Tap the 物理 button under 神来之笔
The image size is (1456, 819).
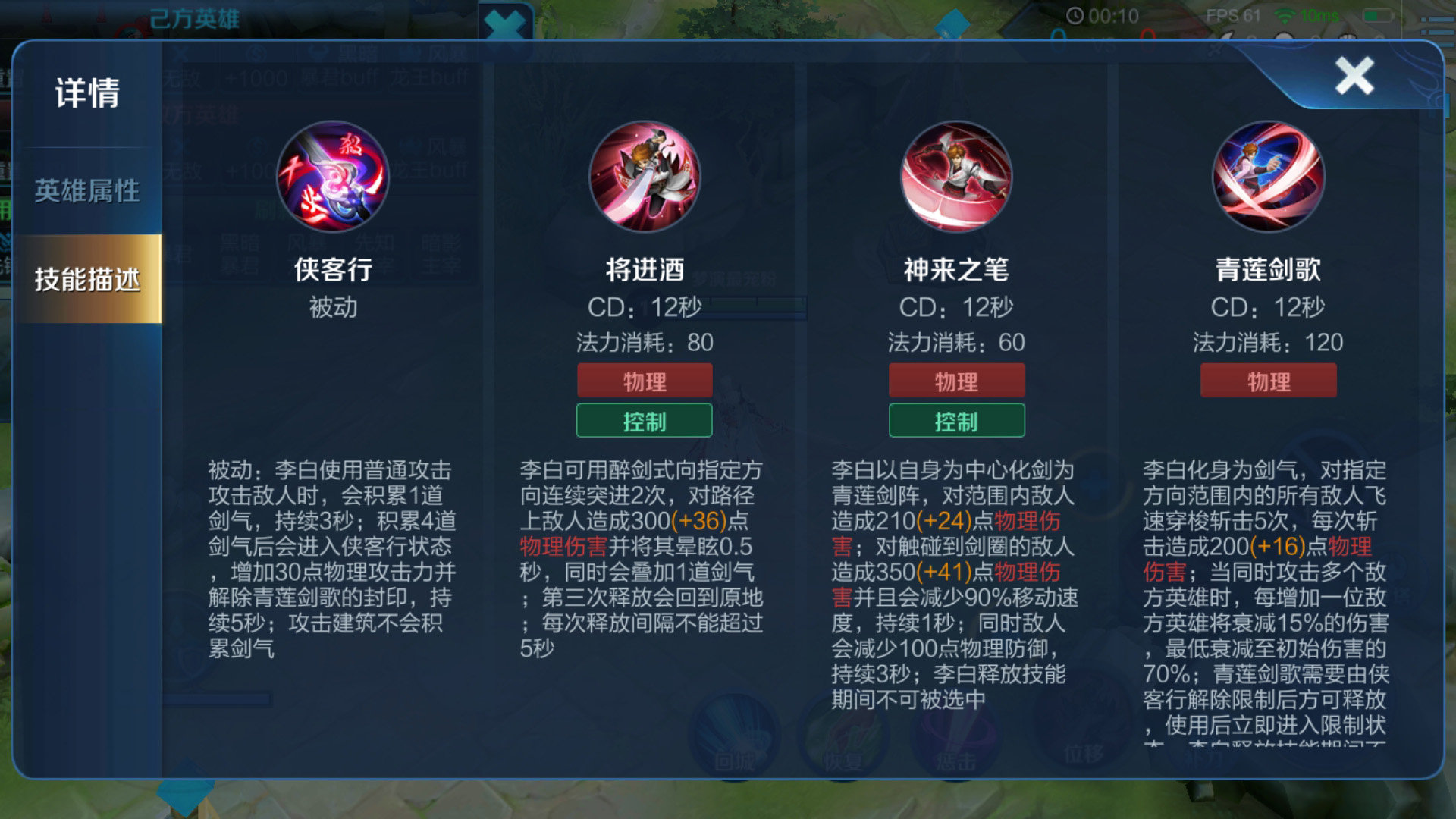coord(957,381)
